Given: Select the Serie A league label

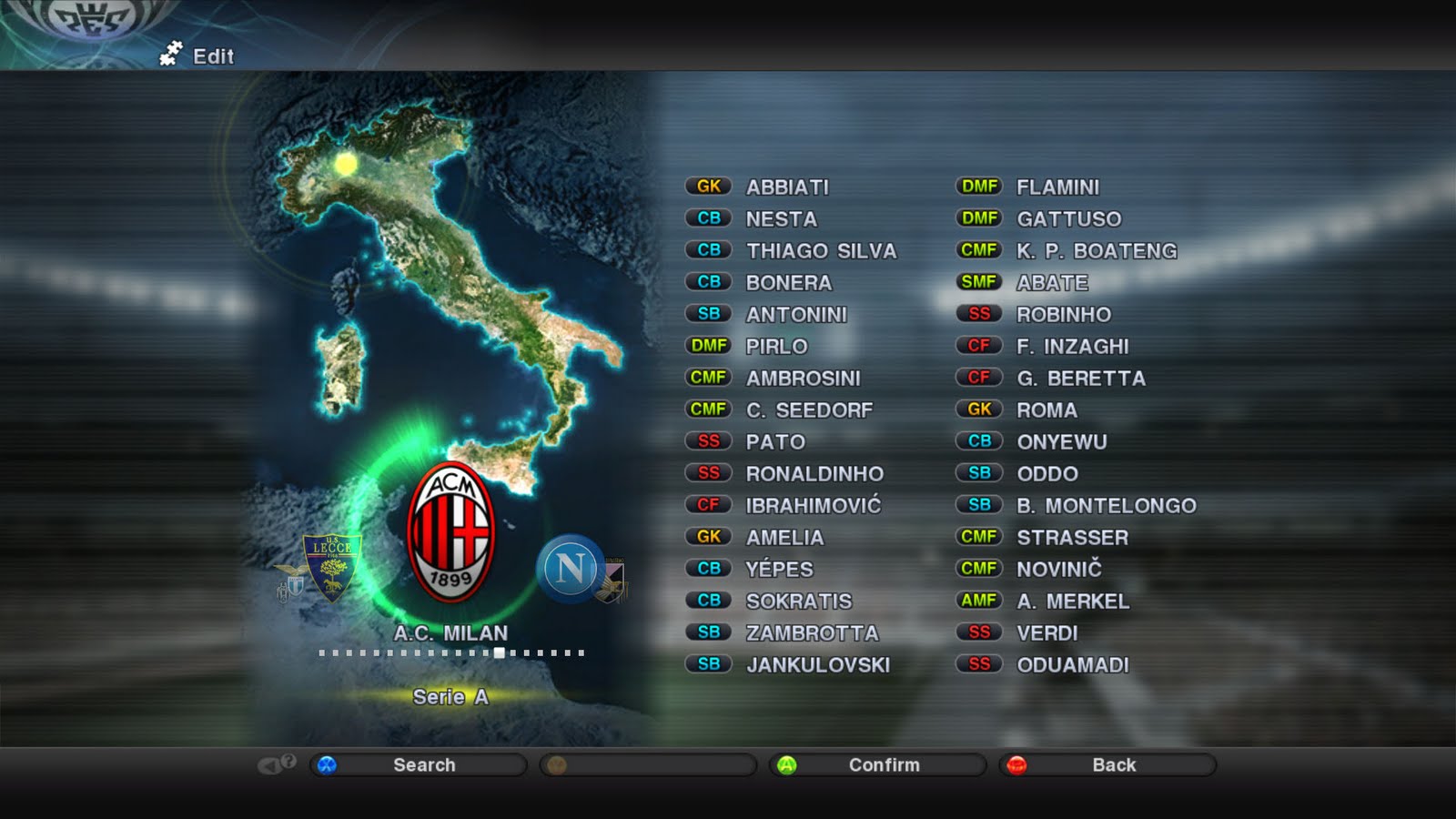Looking at the screenshot, I should pos(452,696).
